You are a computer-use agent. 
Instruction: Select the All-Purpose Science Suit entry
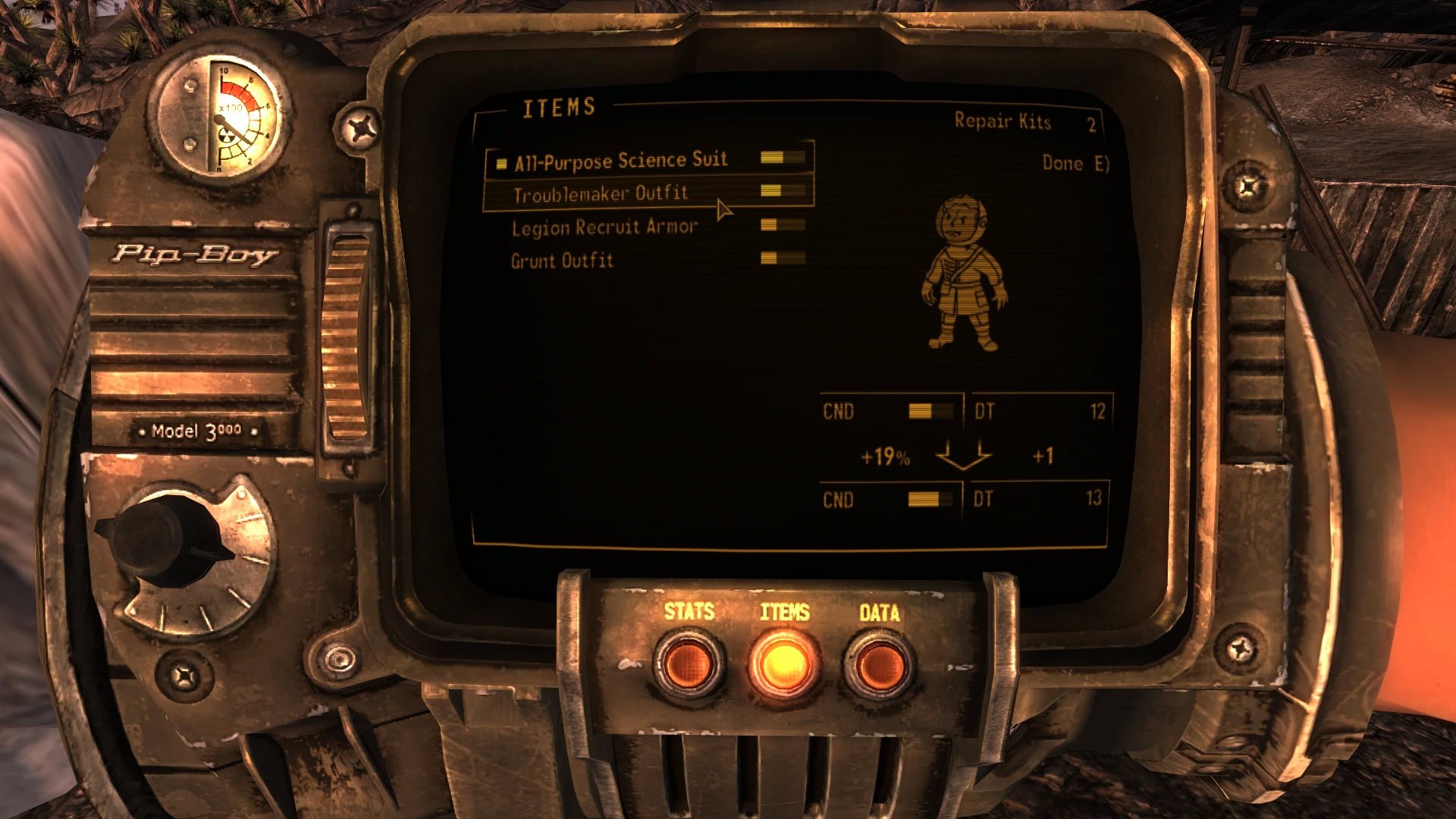click(620, 161)
